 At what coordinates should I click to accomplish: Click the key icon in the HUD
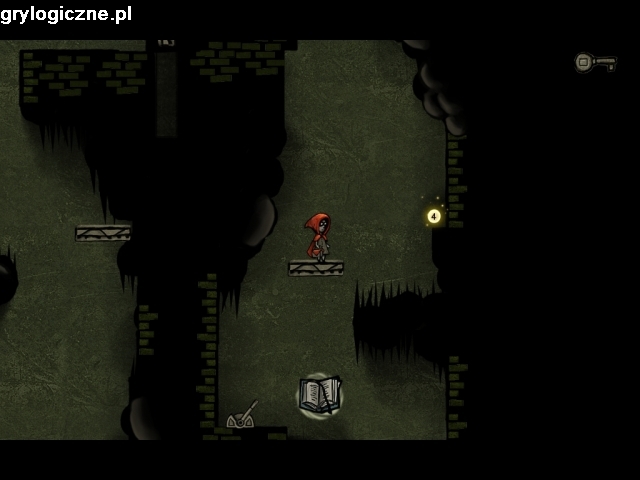click(595, 63)
